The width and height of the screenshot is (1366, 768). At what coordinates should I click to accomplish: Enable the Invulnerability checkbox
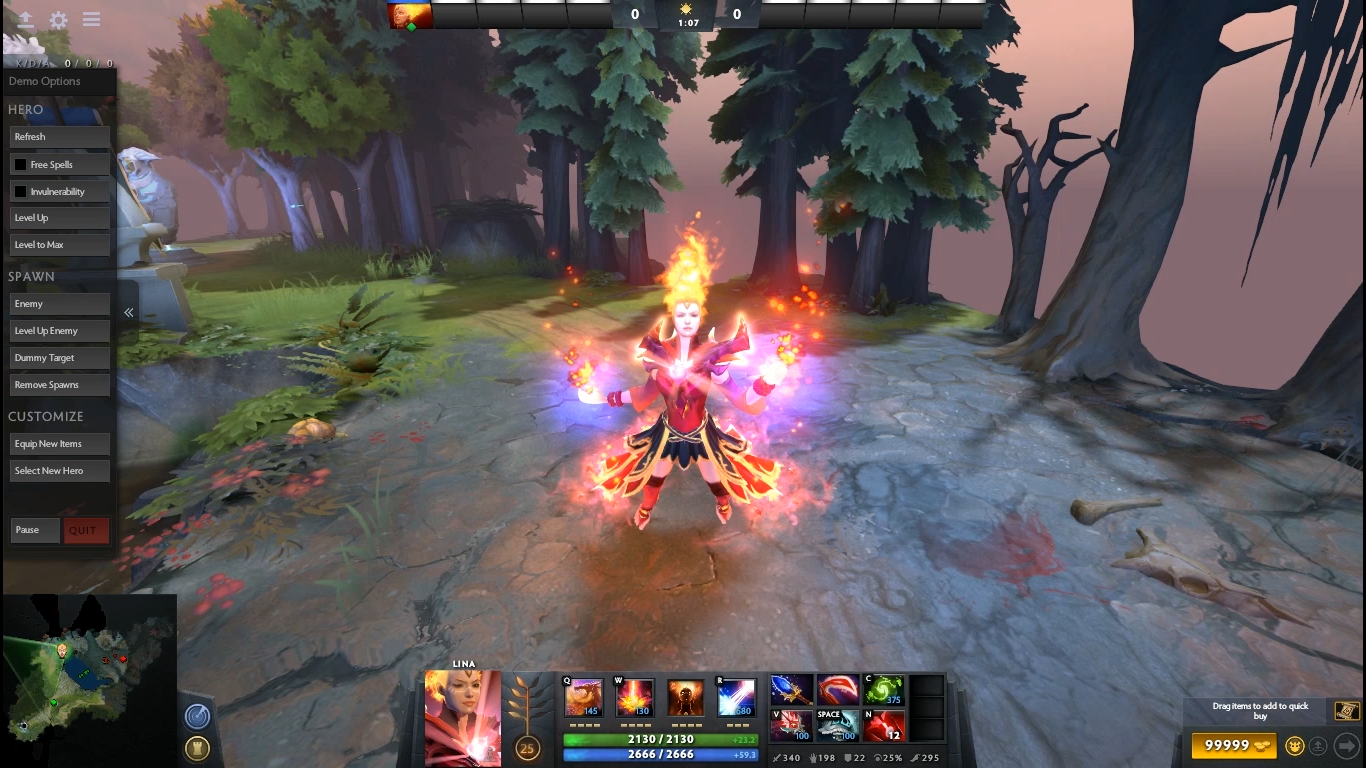click(x=20, y=191)
